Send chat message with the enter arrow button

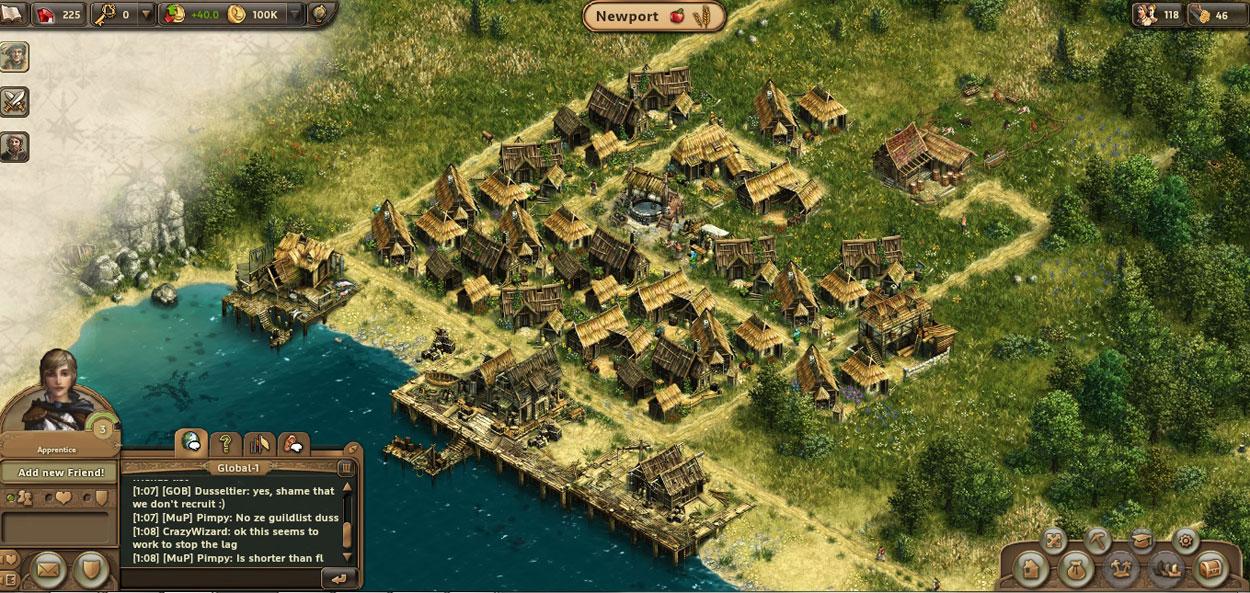(x=341, y=578)
